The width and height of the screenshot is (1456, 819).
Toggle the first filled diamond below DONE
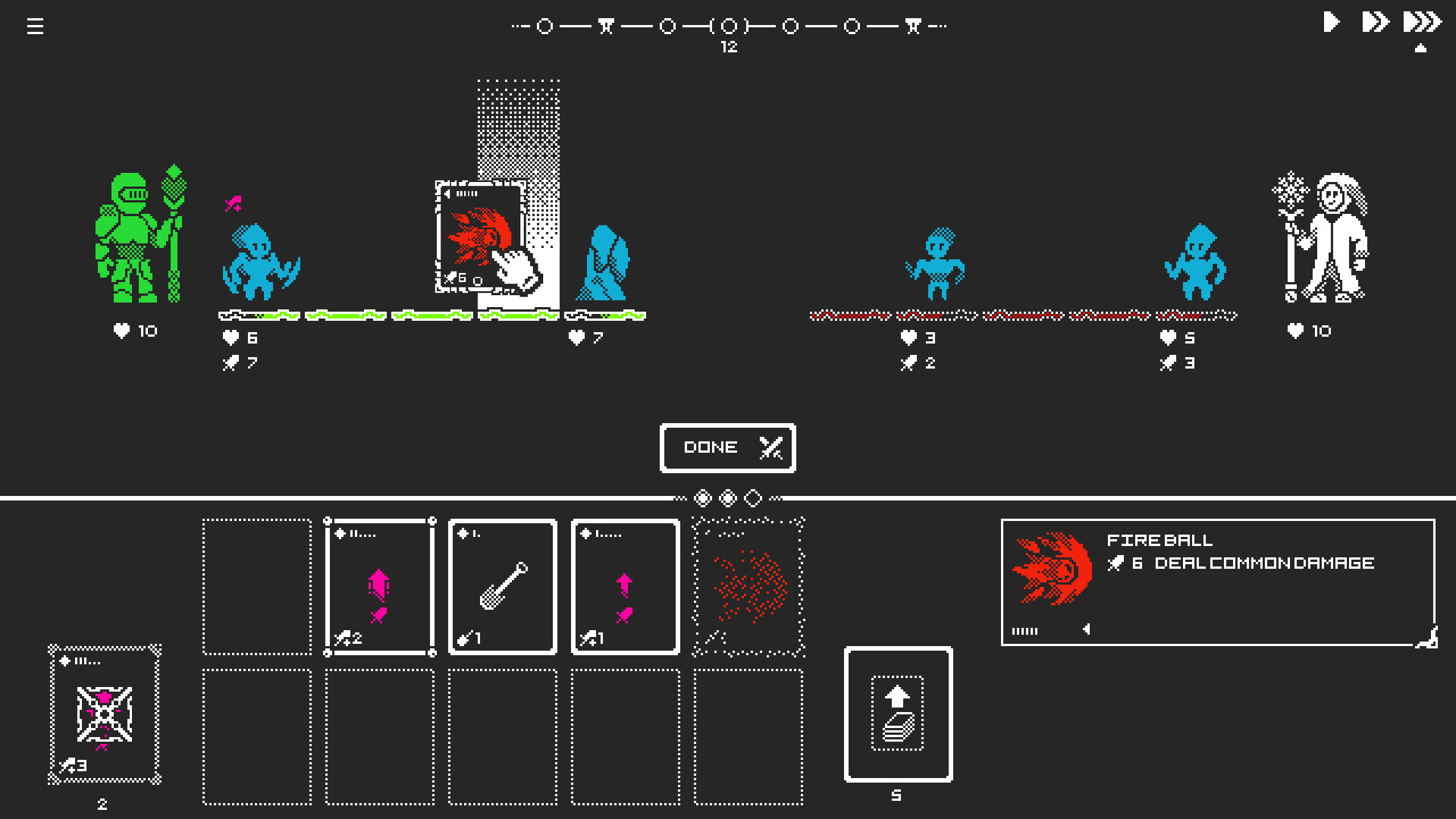pos(702,498)
